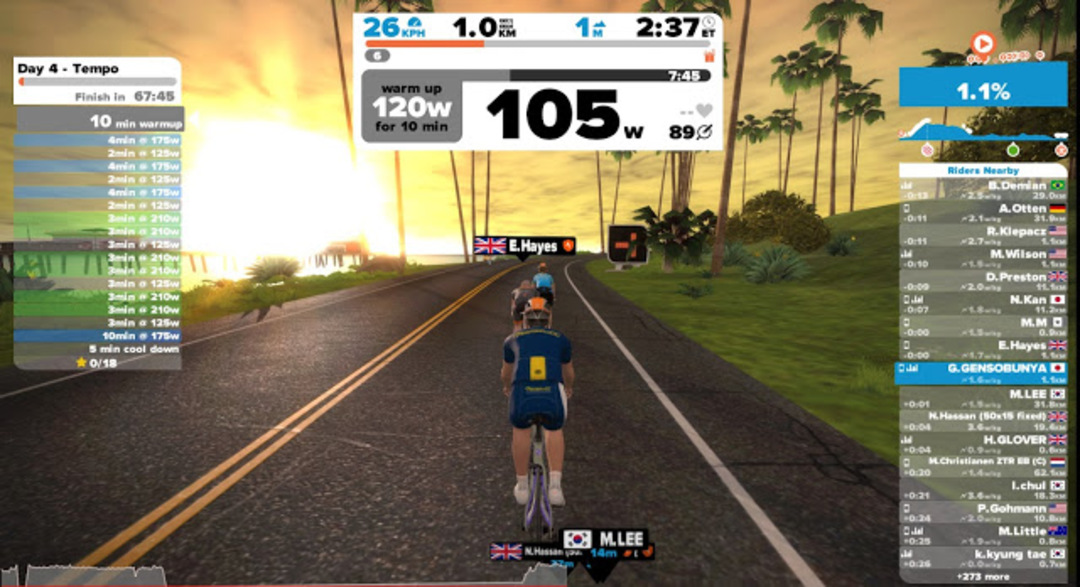Click the E.Hayes rider name tag
The width and height of the screenshot is (1080, 587).
[524, 246]
